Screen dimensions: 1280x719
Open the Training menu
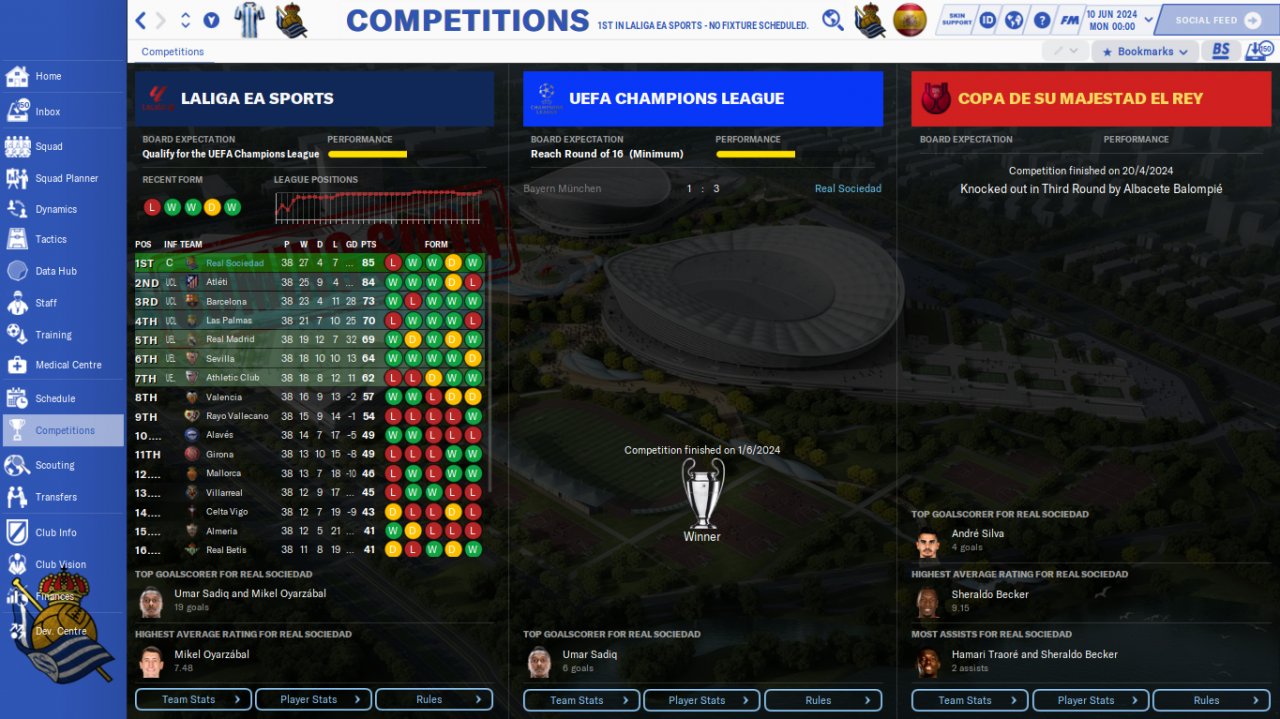point(53,335)
